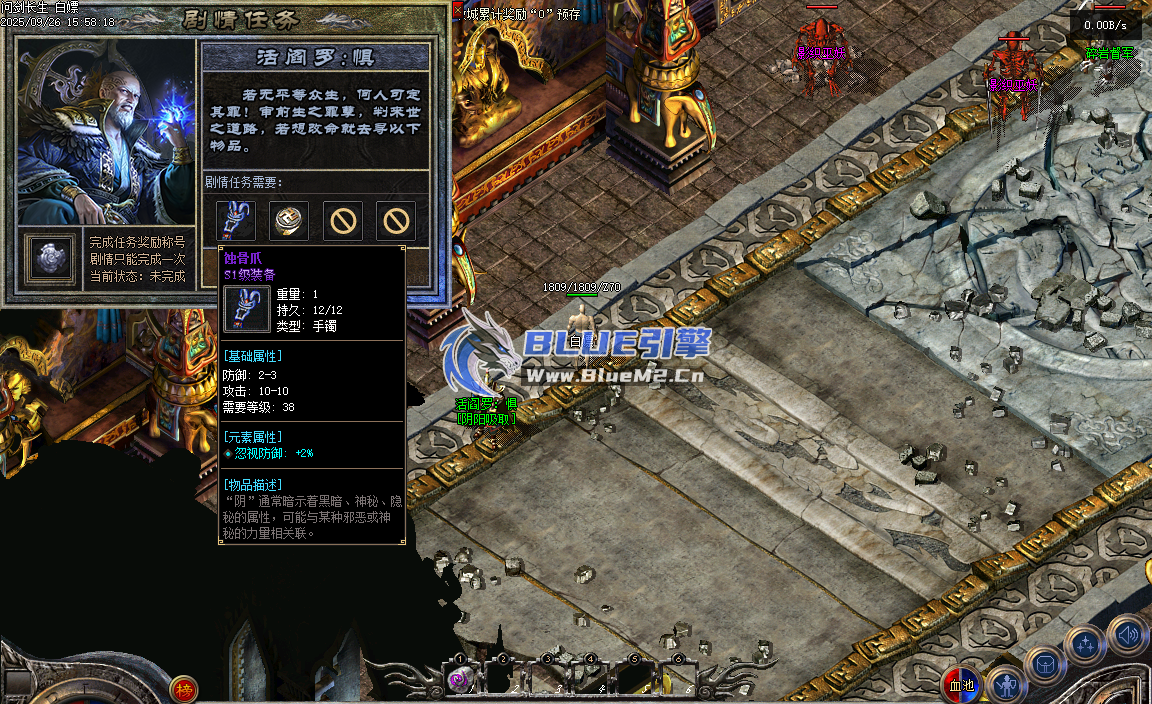Viewport: 1152px width, 704px height.
Task: Open the sparkle stars skill button
Action: (x=1085, y=645)
